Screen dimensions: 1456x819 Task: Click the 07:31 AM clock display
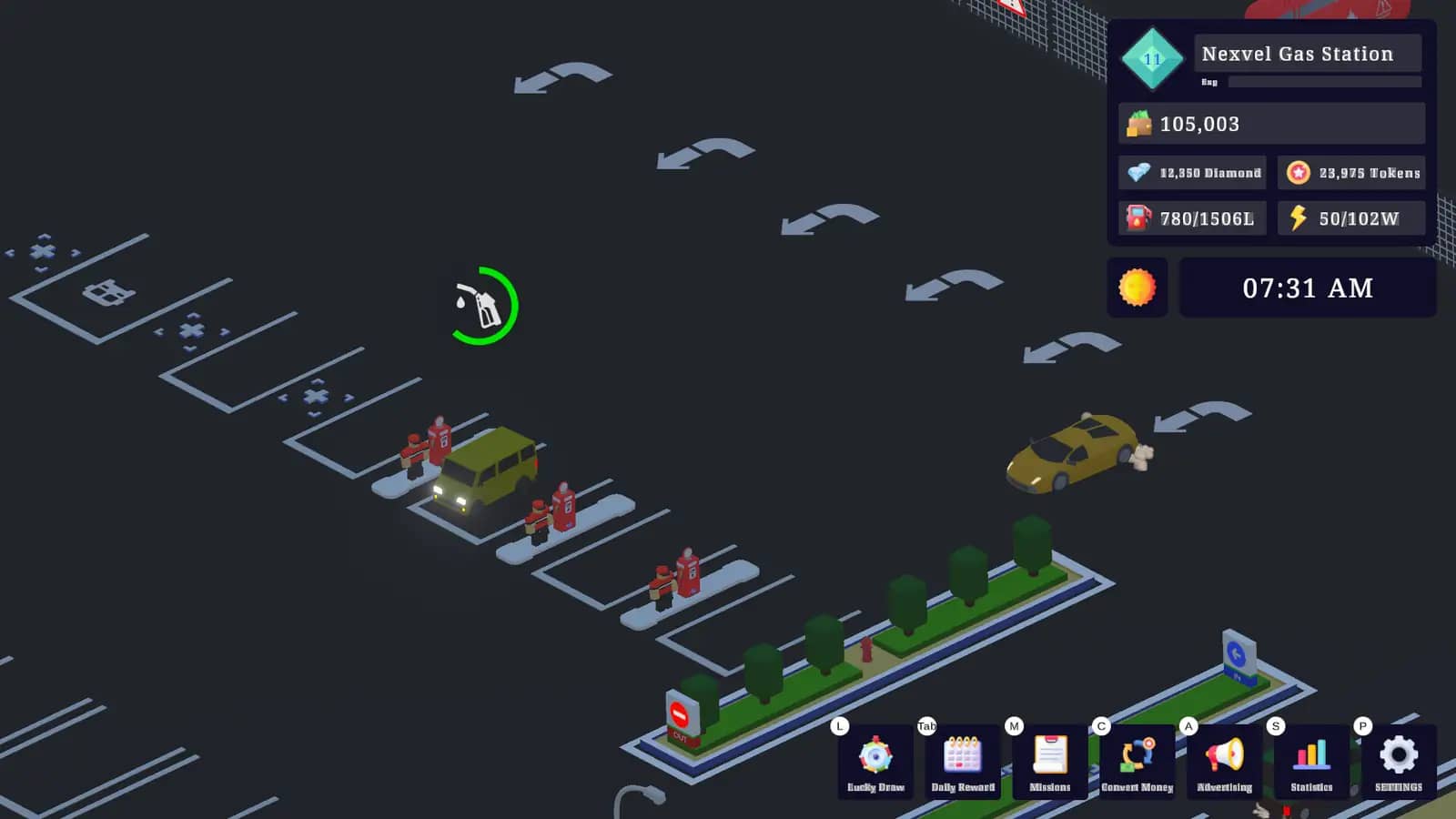pos(1308,288)
